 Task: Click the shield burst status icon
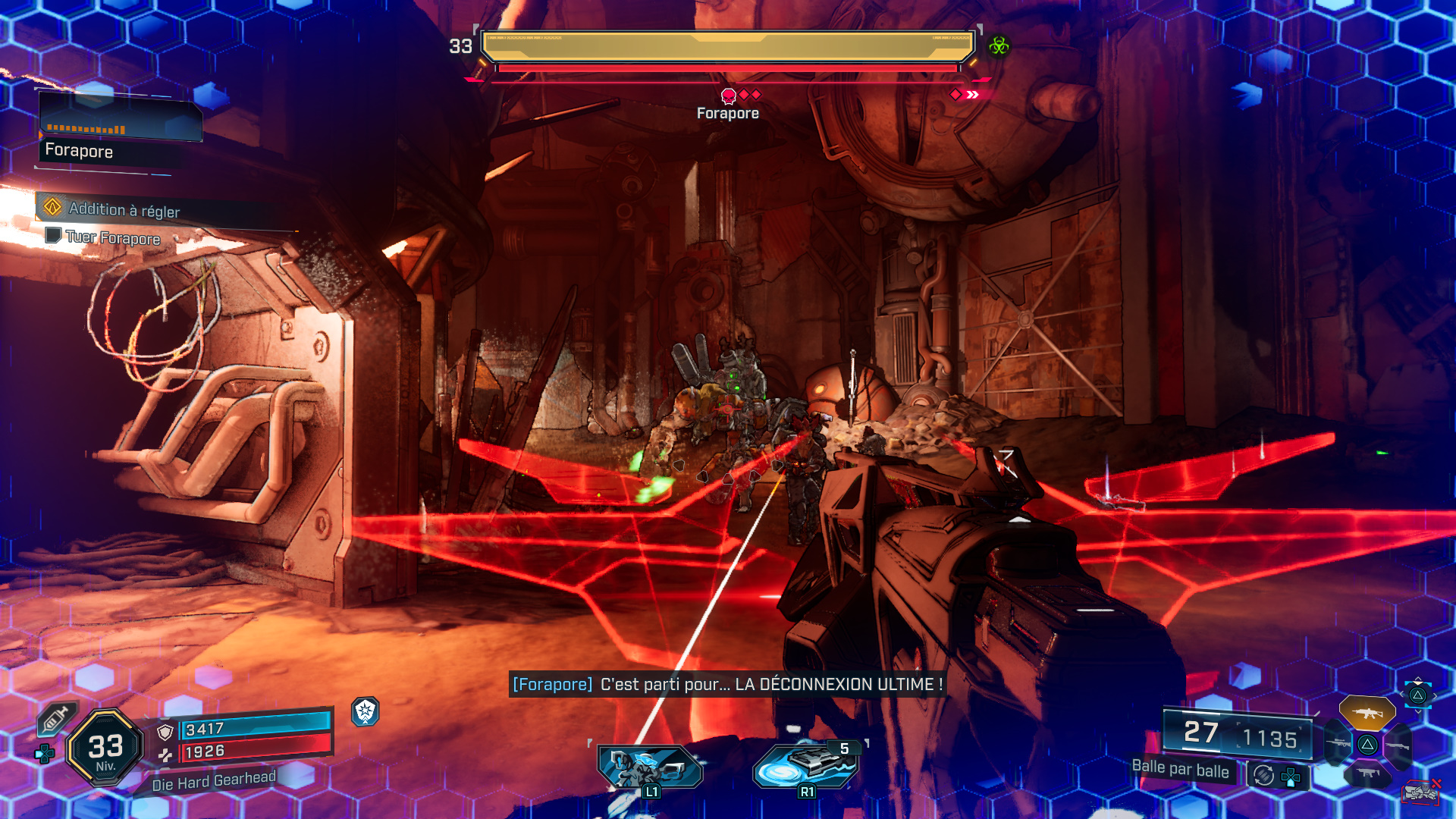365,711
